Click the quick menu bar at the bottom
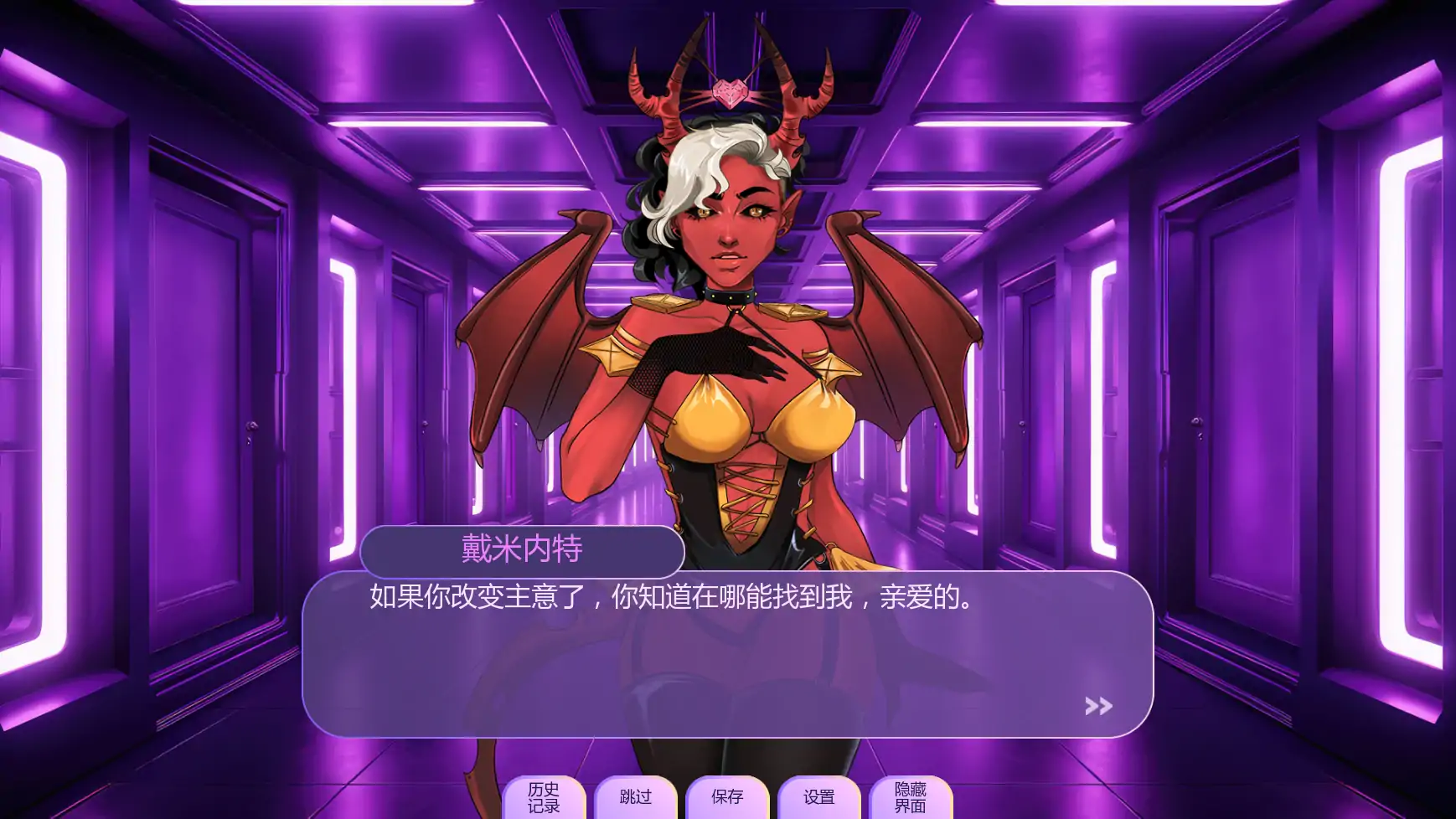The width and height of the screenshot is (1456, 819). (x=729, y=797)
